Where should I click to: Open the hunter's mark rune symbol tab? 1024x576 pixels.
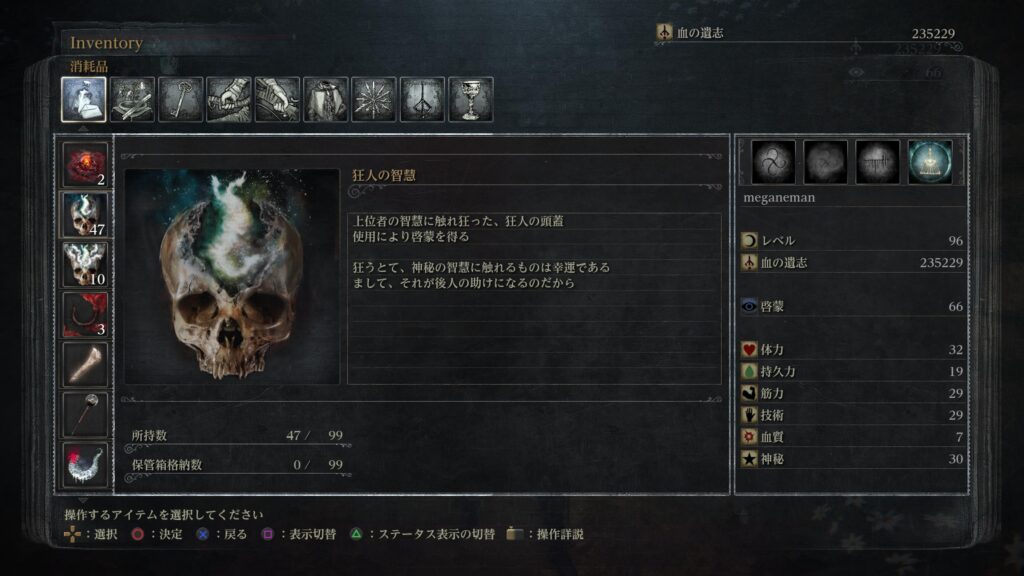[x=422, y=99]
